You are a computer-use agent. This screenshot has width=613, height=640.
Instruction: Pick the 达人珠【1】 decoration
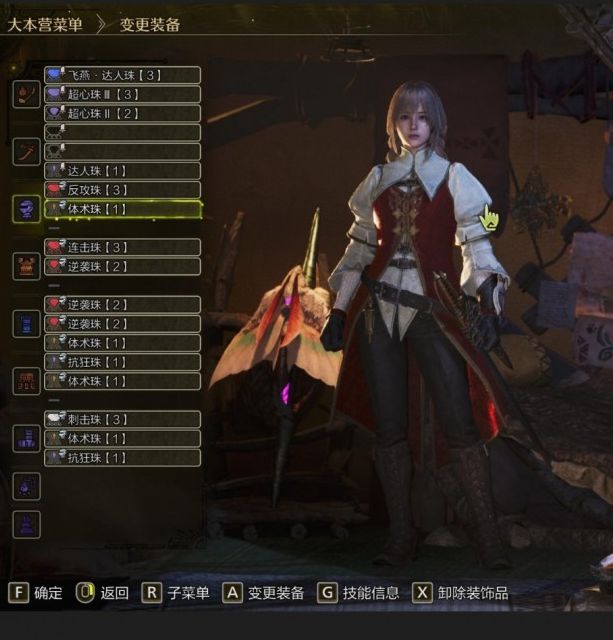pyautogui.click(x=122, y=171)
